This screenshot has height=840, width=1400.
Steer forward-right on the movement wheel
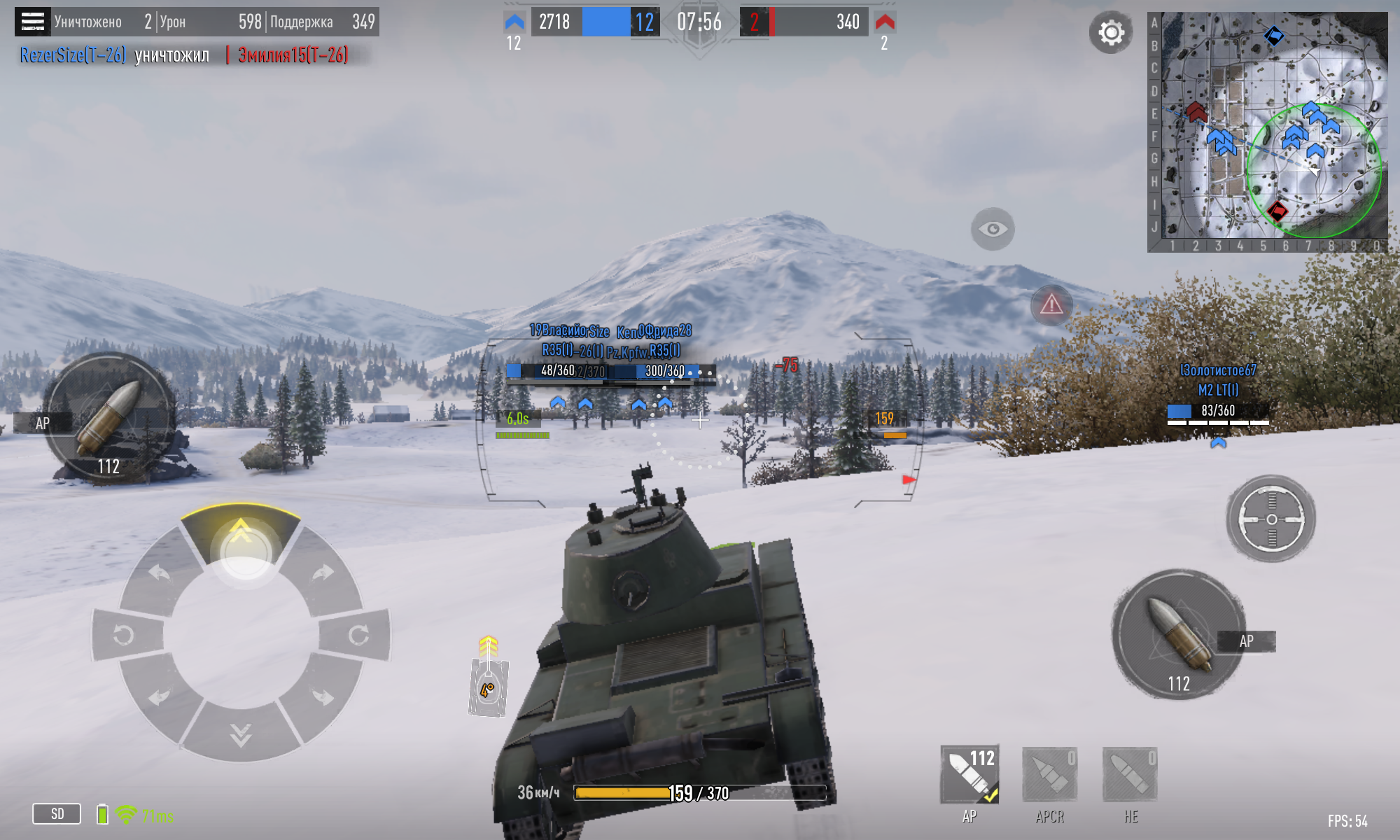click(x=323, y=573)
